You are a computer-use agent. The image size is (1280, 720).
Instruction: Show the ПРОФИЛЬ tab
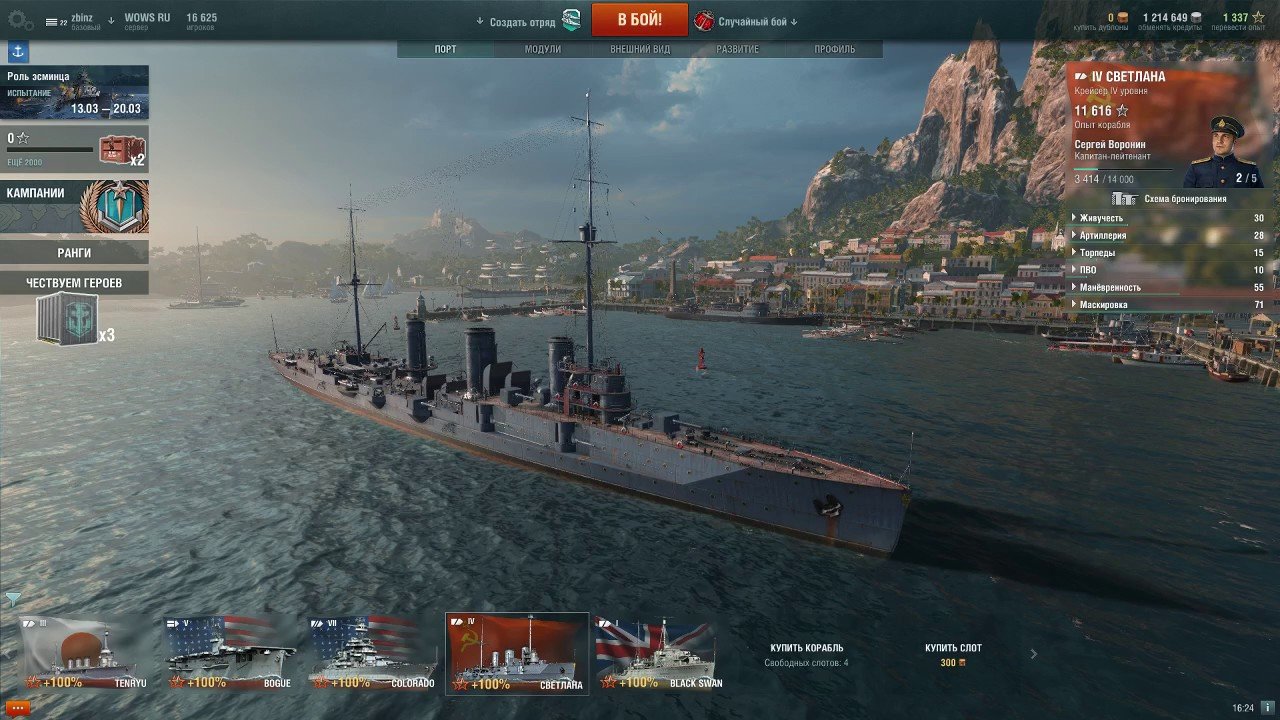(x=834, y=49)
